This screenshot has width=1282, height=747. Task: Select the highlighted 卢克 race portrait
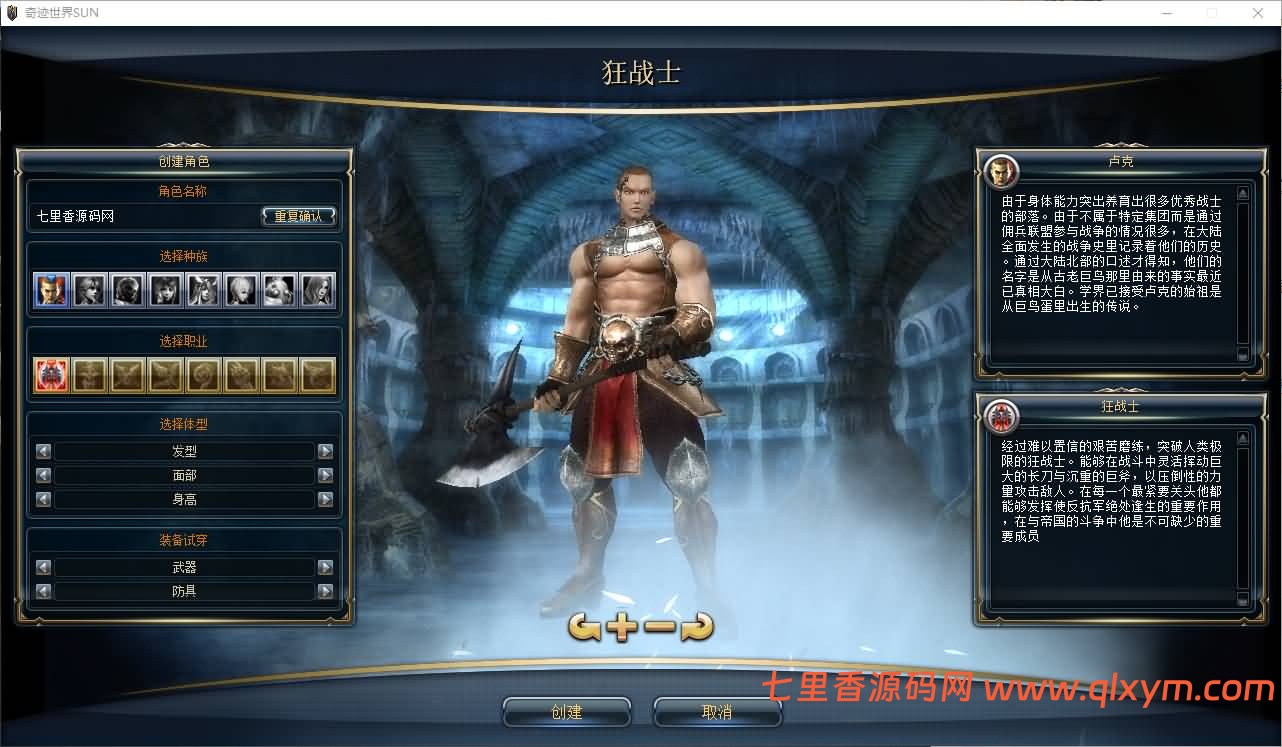(51, 290)
